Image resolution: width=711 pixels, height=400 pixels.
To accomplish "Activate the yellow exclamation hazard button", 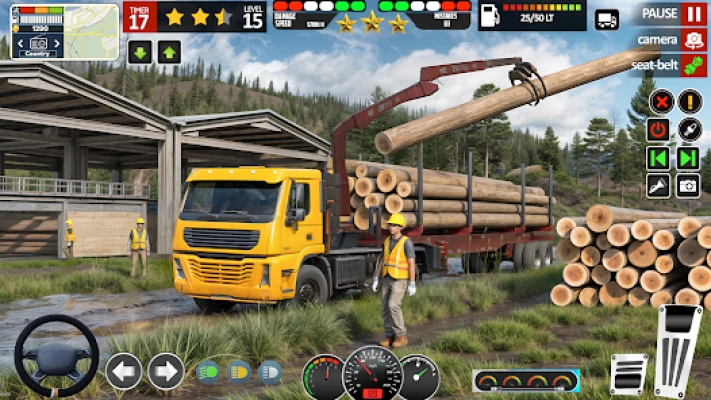I will click(689, 101).
